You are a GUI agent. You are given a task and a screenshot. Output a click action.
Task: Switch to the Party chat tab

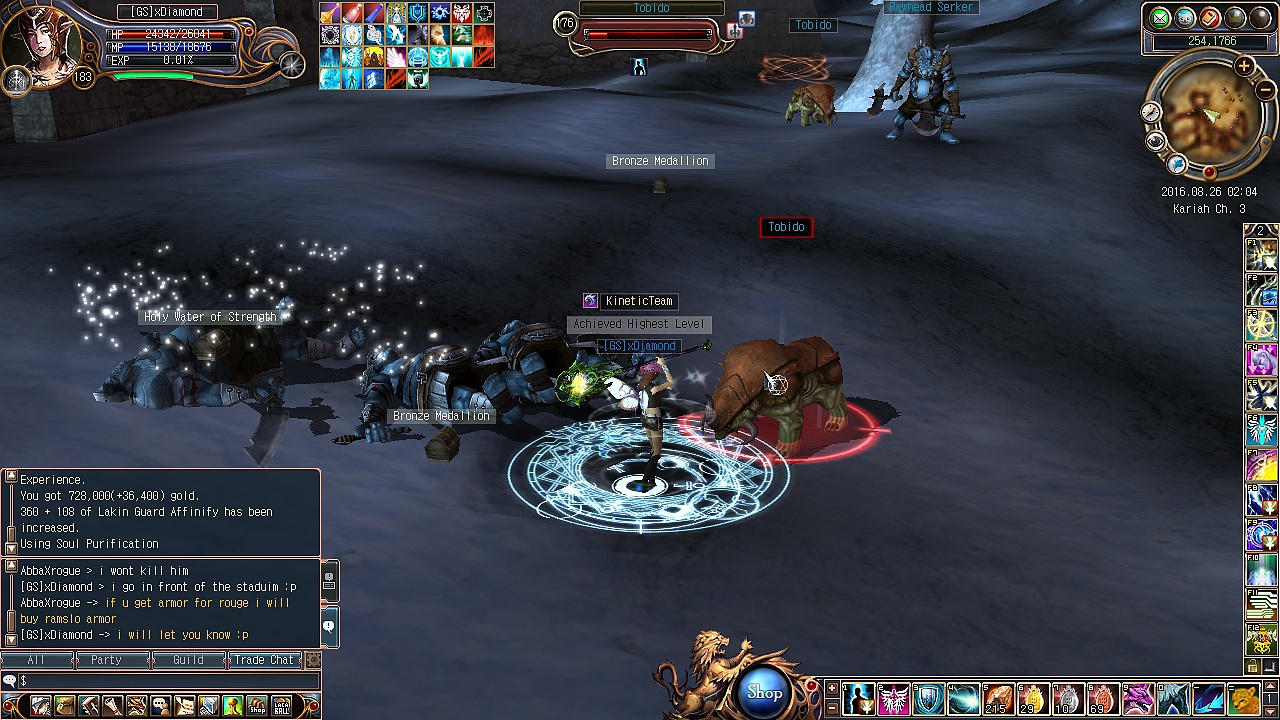(x=106, y=660)
